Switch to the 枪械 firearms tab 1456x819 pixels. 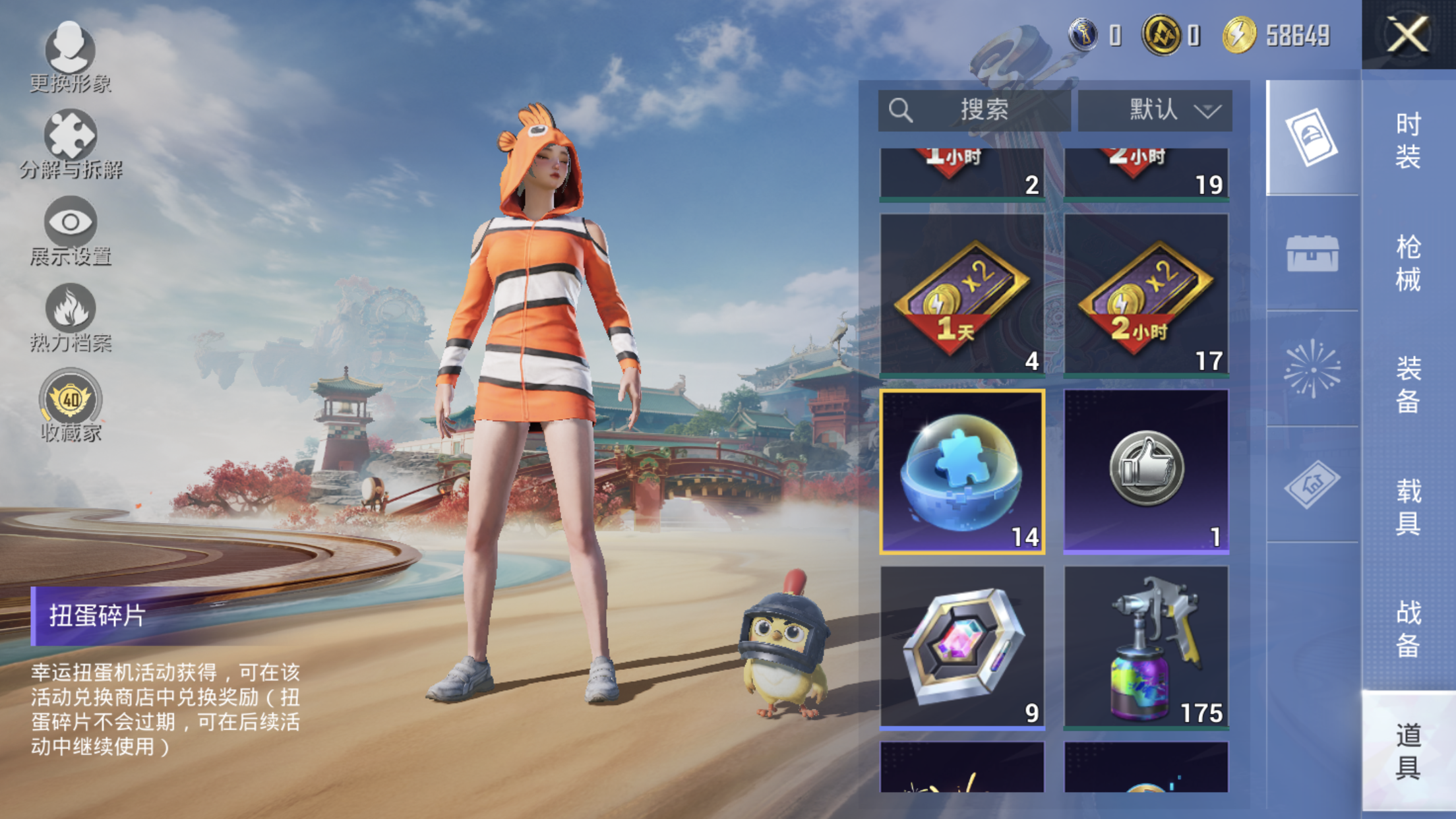1408,262
